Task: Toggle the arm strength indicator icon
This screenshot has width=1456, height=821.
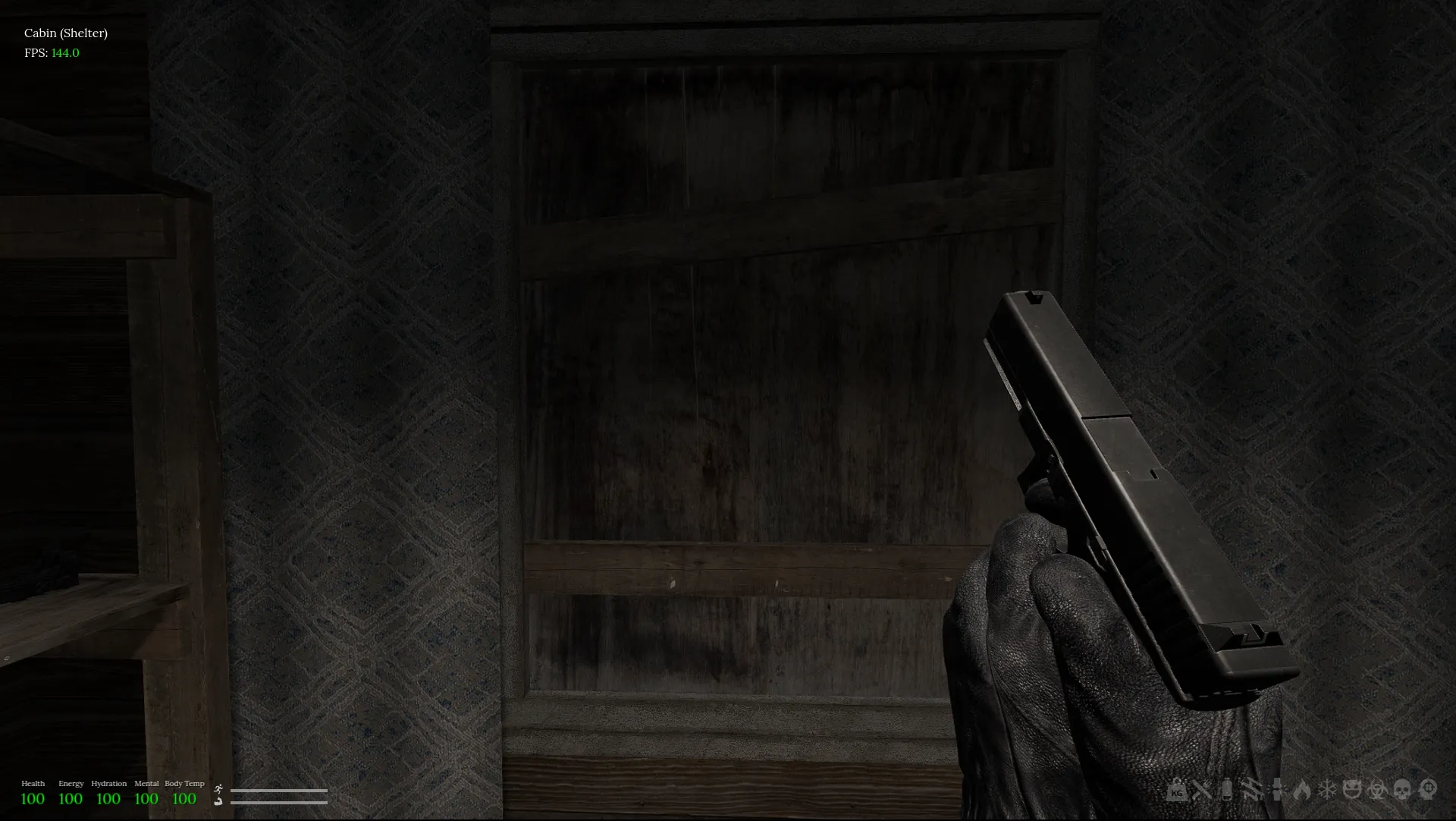Action: pos(218,802)
